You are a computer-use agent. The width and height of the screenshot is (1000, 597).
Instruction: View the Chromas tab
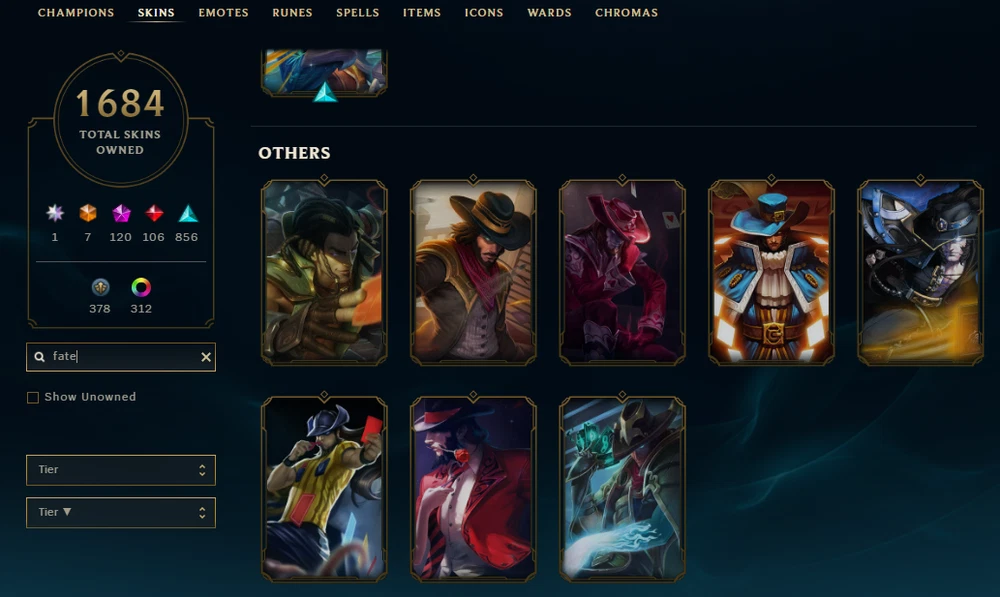(x=626, y=13)
